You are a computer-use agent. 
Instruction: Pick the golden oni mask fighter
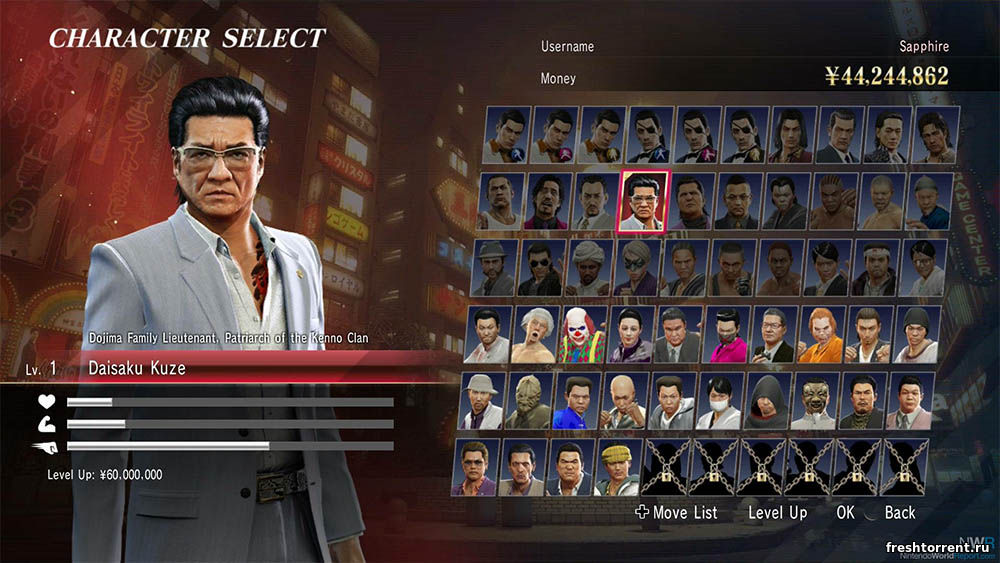(x=815, y=401)
